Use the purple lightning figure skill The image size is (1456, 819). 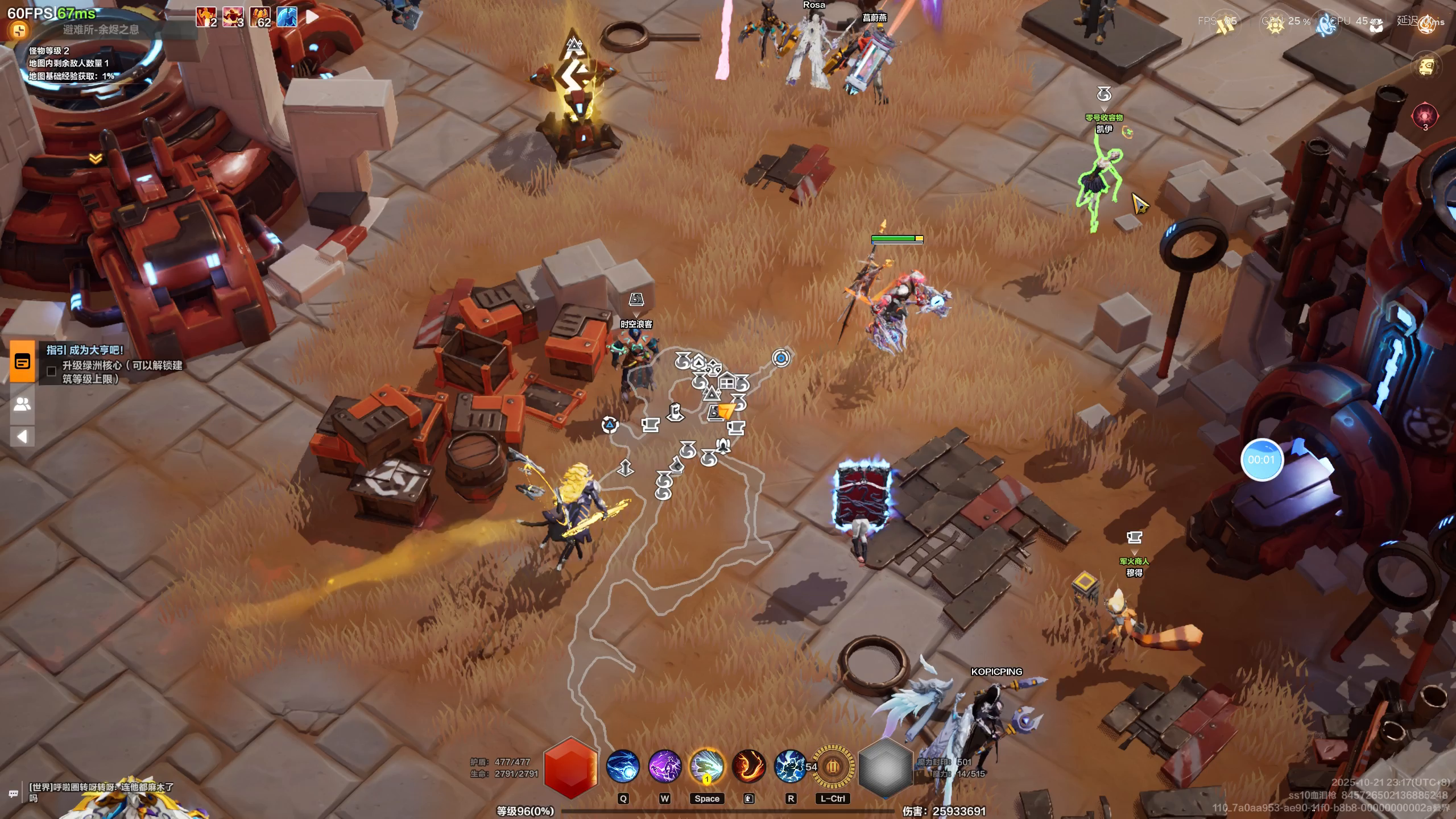[x=665, y=767]
